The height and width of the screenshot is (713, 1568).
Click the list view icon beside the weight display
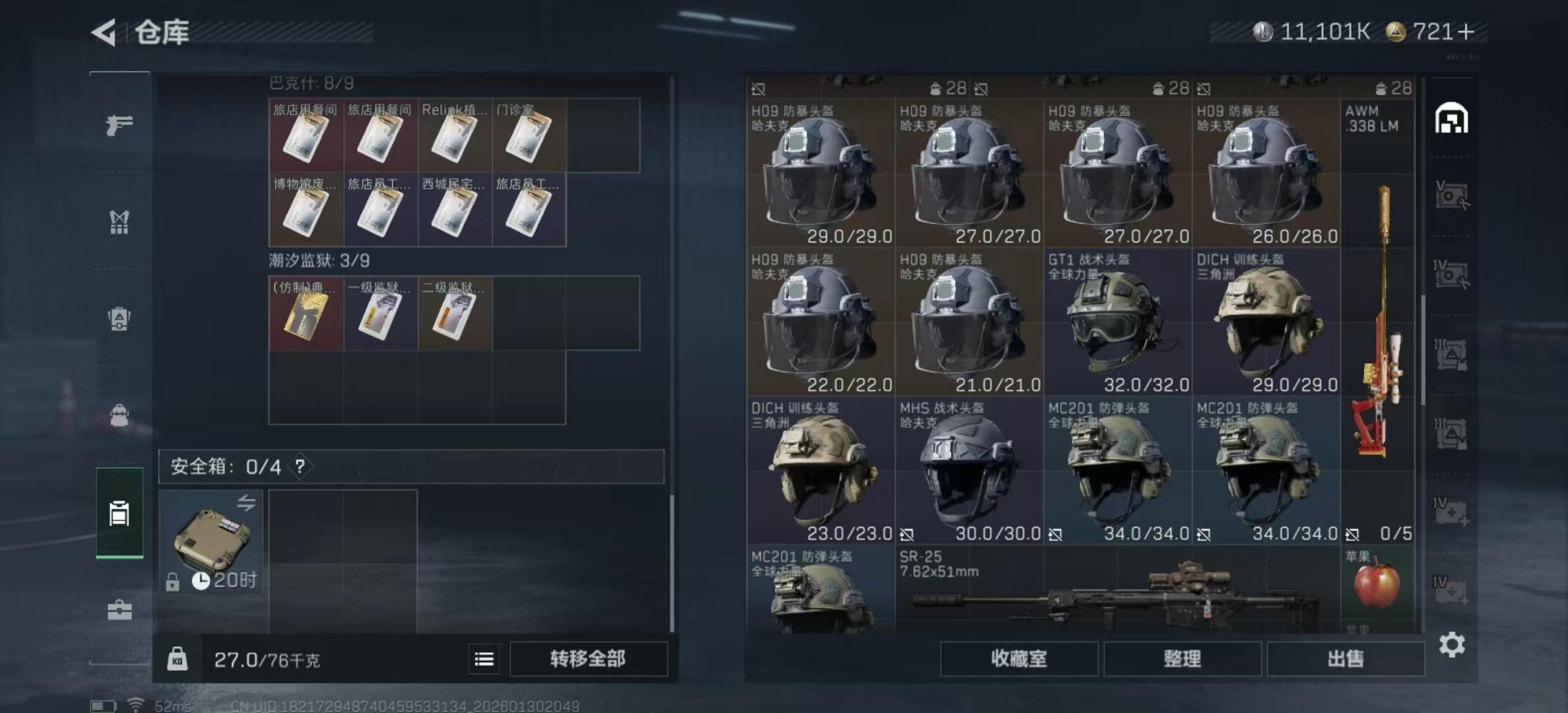coord(484,659)
